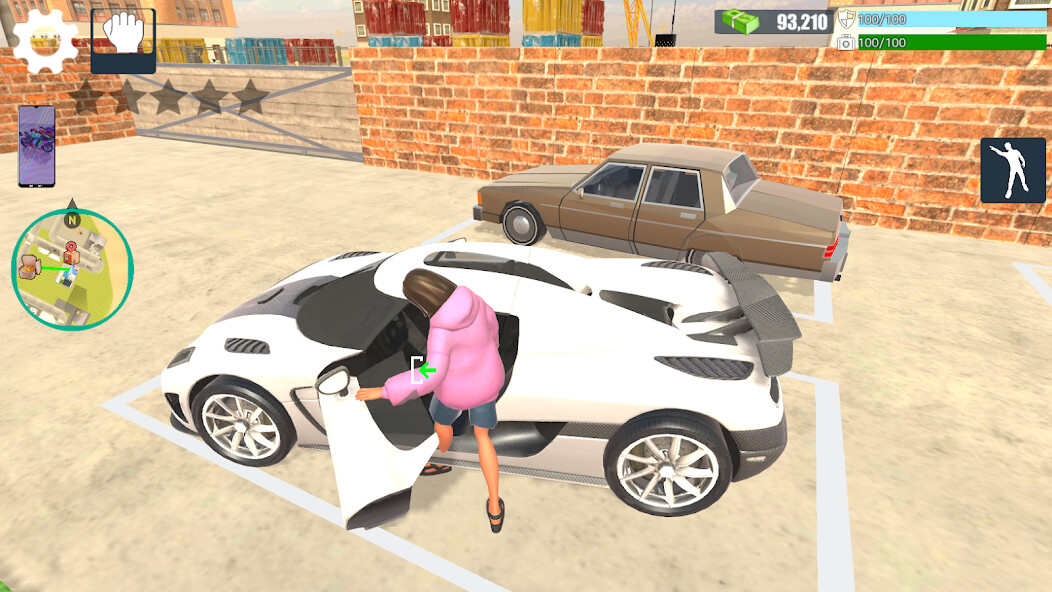1052x592 pixels.
Task: Tap the green cash icon
Action: click(741, 21)
